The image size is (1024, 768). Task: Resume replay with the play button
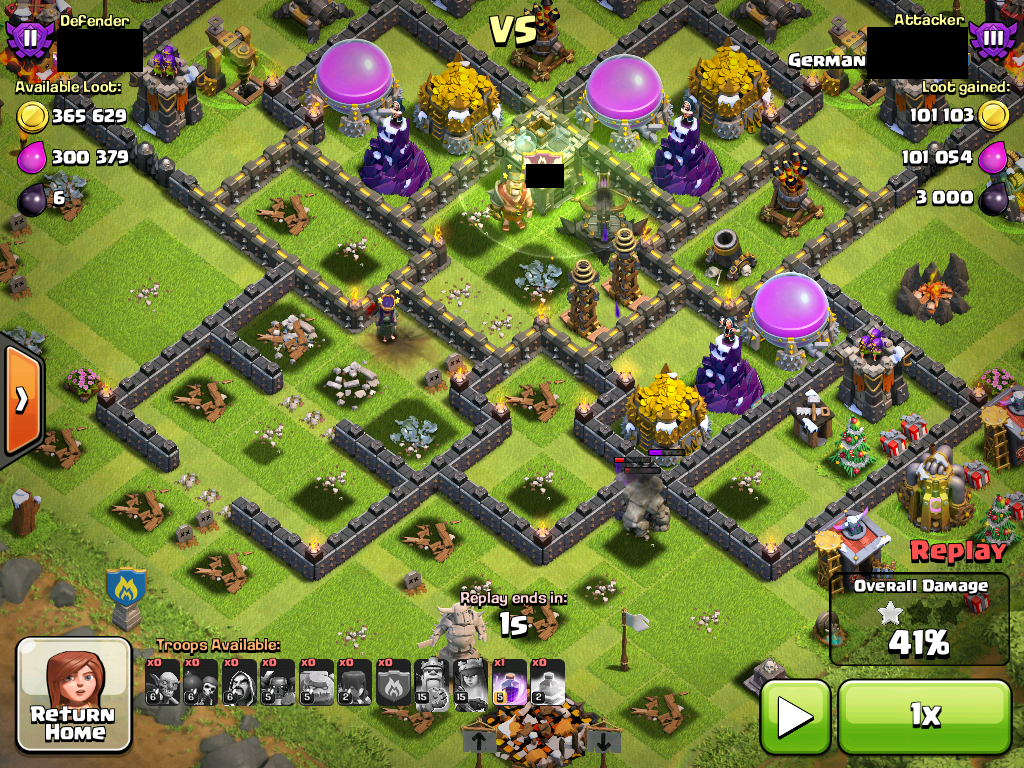795,715
